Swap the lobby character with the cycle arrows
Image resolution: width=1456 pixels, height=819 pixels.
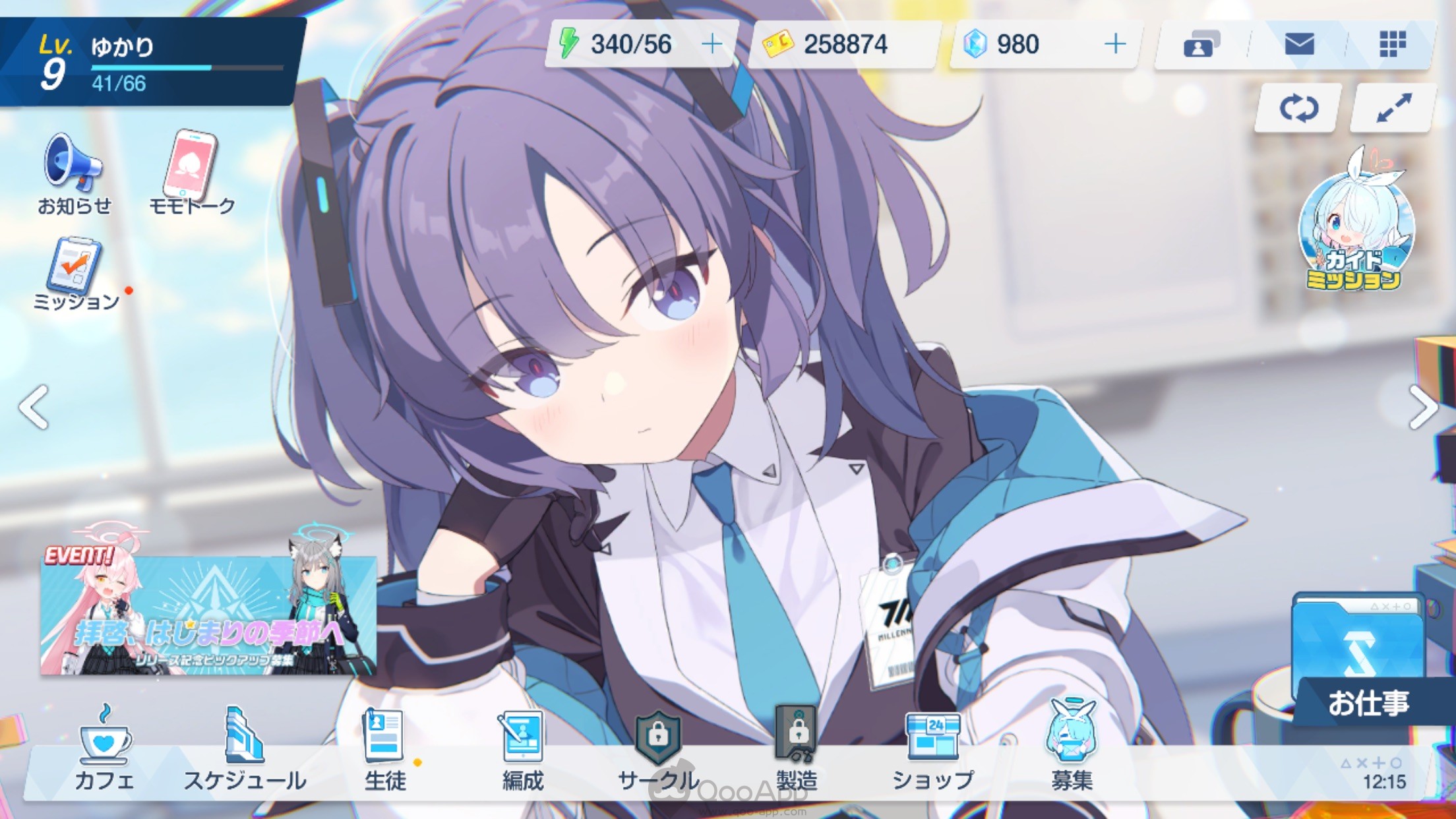(1298, 108)
